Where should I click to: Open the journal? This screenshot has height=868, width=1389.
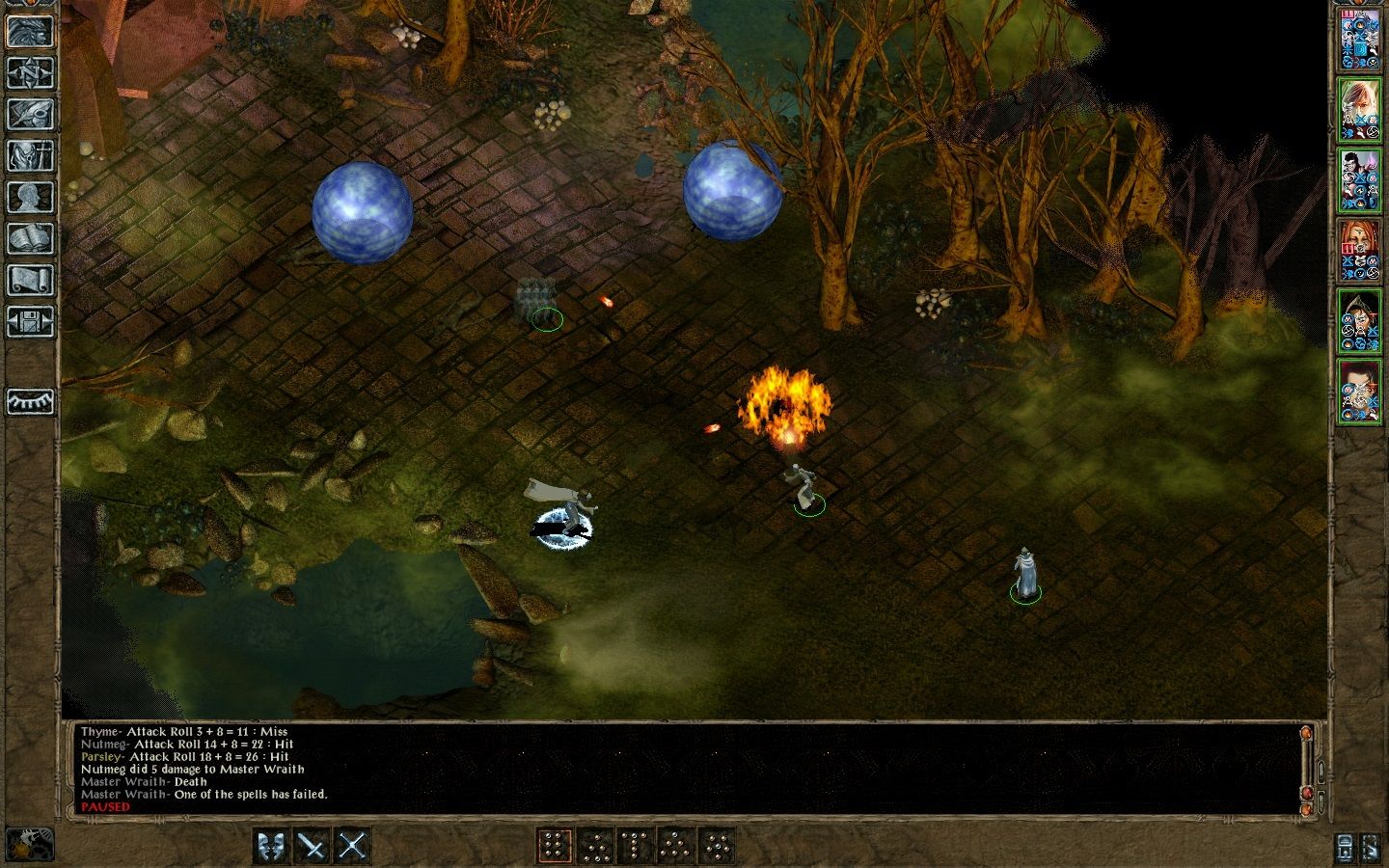click(31, 116)
